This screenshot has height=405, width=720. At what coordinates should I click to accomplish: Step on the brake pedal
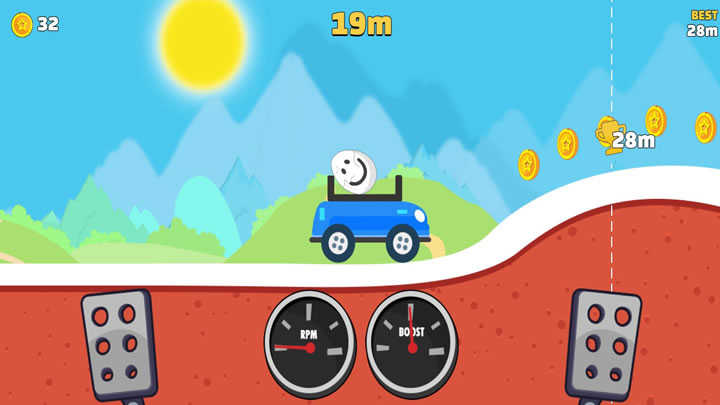tap(119, 345)
